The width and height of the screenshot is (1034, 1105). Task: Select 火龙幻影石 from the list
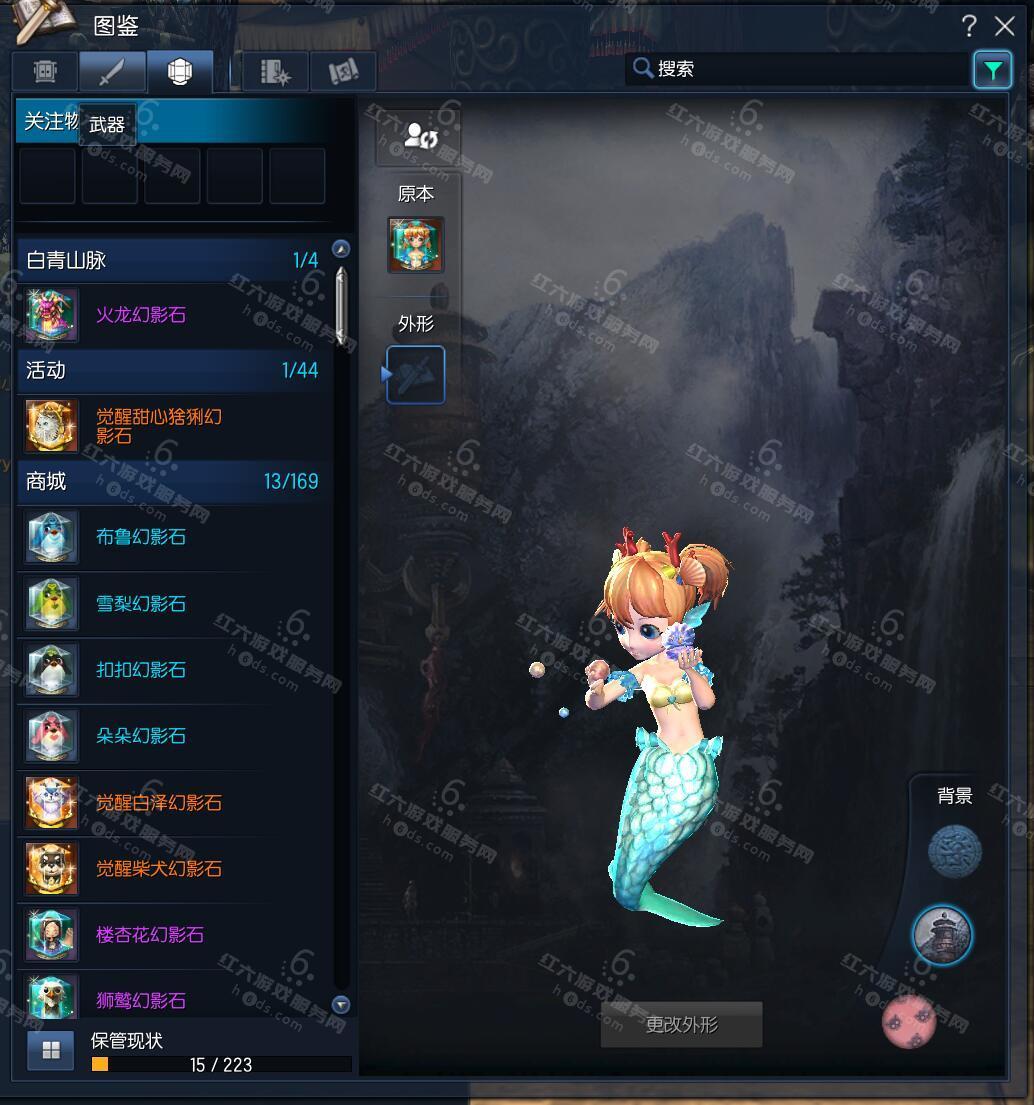click(x=141, y=315)
